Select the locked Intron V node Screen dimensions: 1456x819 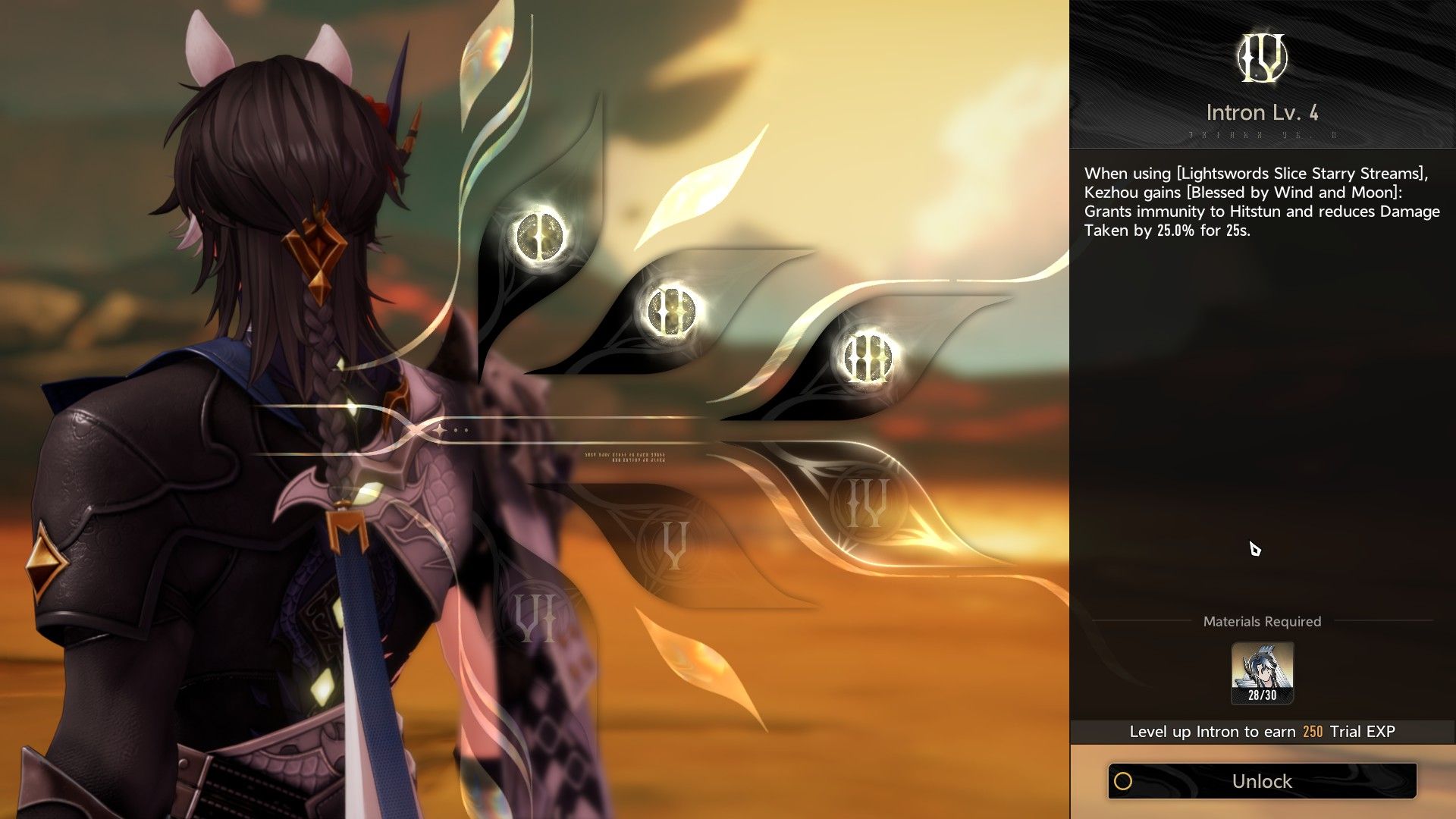point(674,544)
